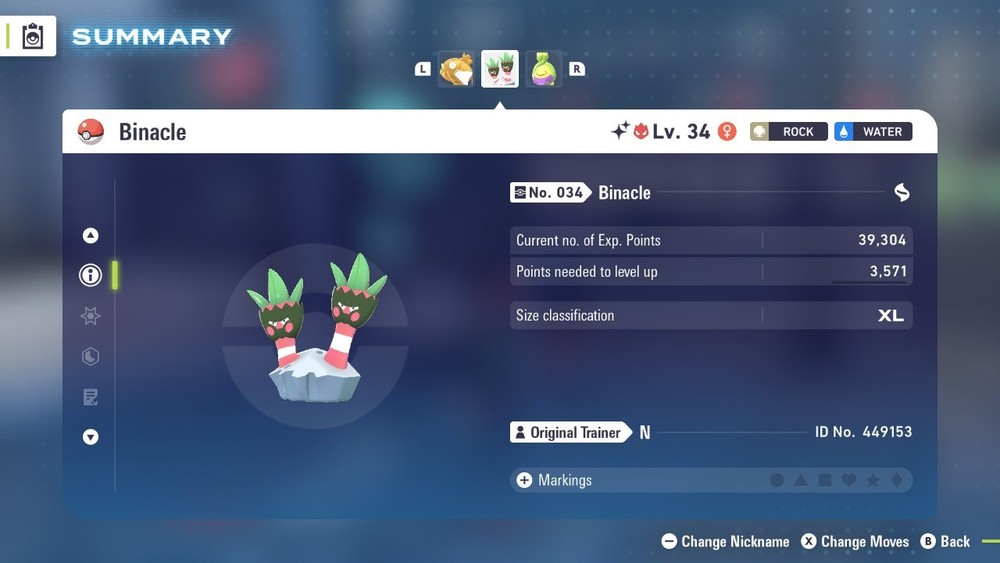Toggle the triangle marking

(801, 481)
